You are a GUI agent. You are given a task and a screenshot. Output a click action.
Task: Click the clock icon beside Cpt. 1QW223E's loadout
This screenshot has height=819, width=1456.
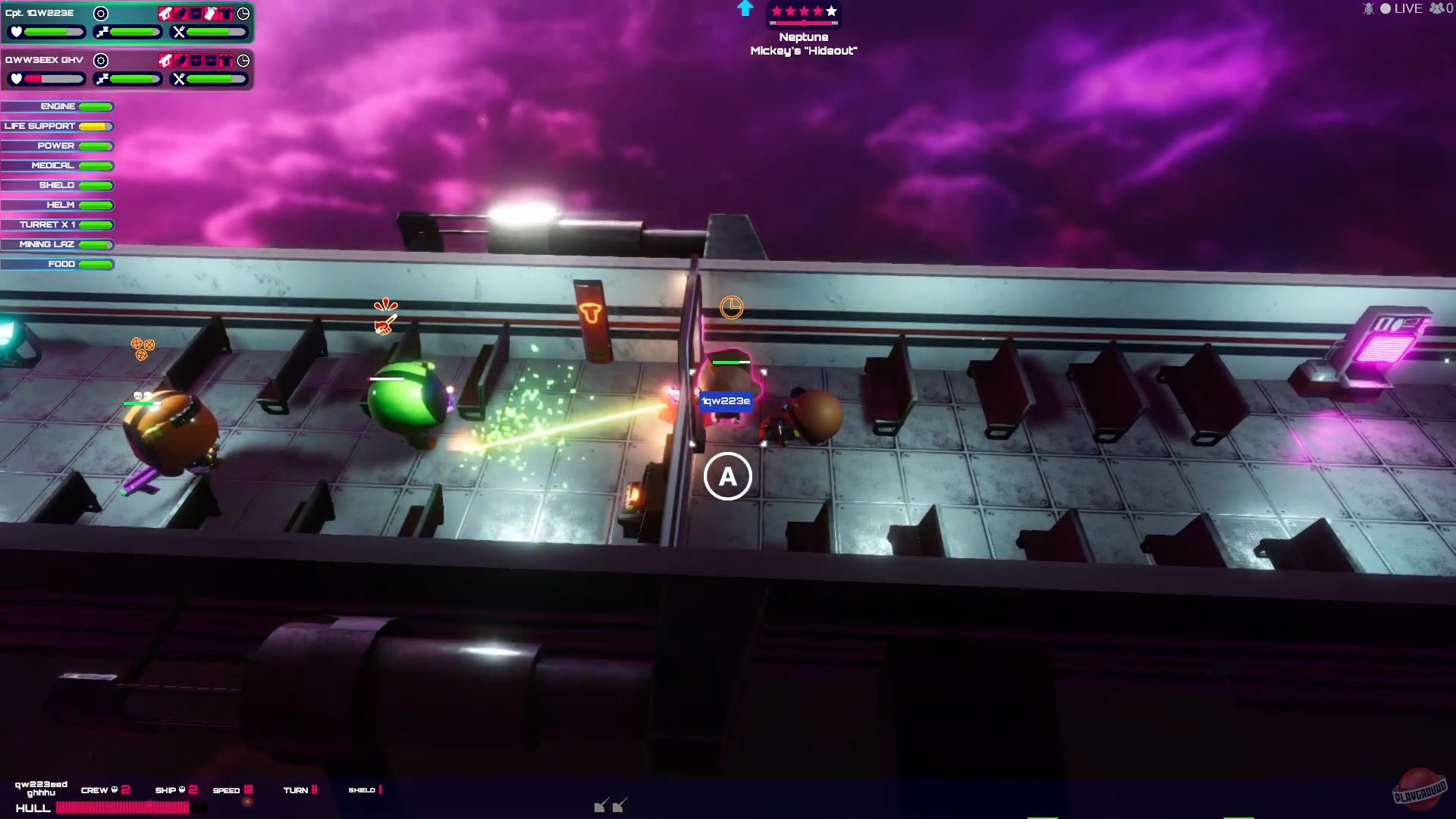(244, 14)
